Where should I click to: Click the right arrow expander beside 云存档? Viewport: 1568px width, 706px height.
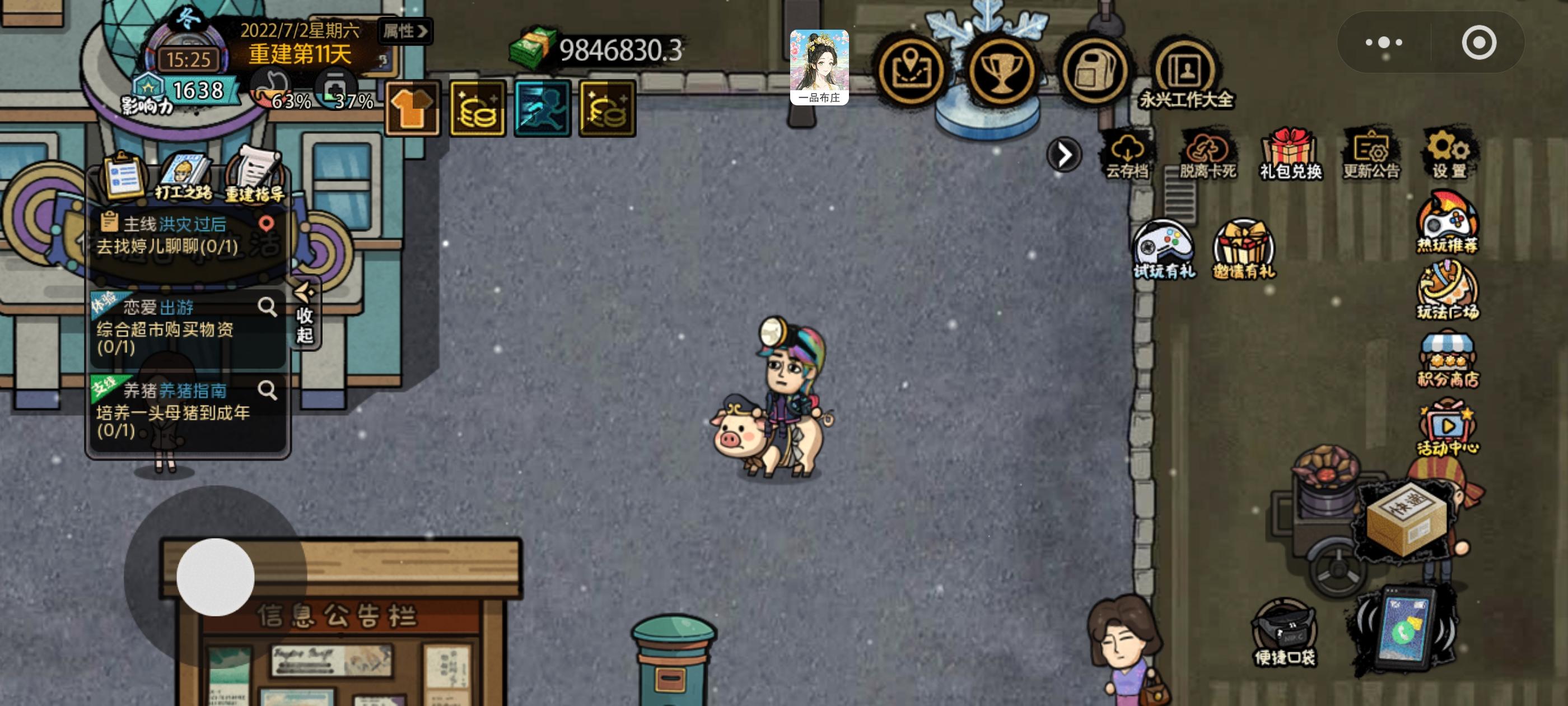point(1064,155)
